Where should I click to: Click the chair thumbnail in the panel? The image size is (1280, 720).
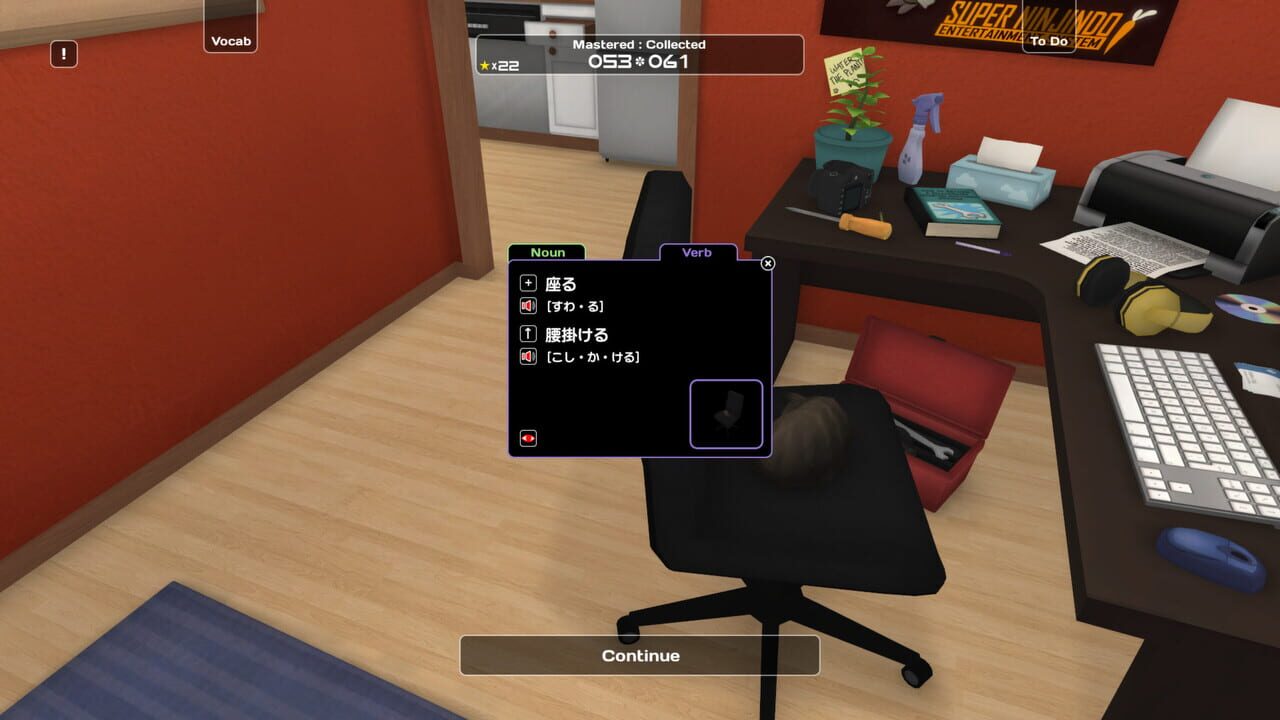coord(726,412)
